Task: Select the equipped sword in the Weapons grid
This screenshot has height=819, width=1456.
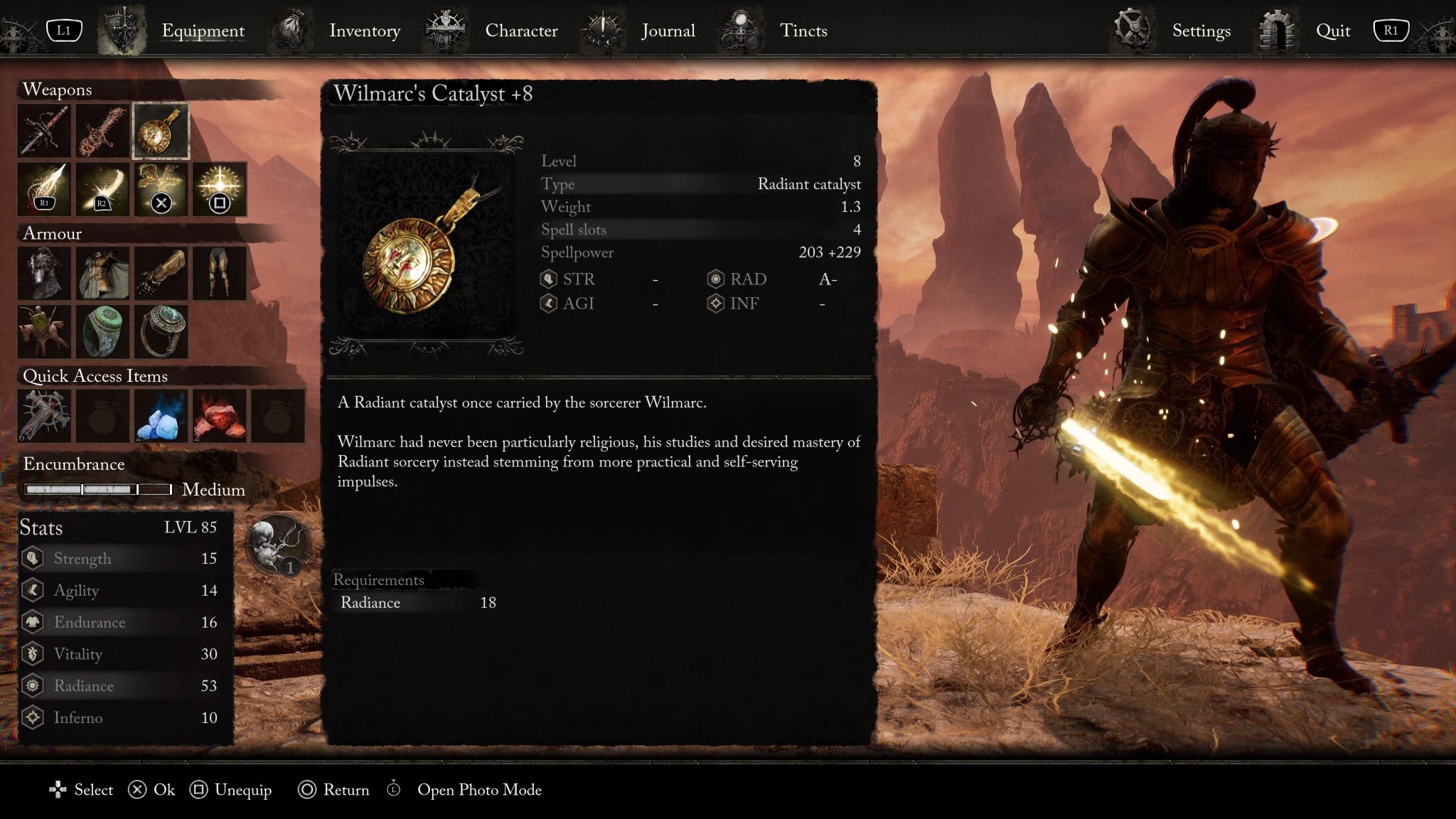Action: pos(44,130)
